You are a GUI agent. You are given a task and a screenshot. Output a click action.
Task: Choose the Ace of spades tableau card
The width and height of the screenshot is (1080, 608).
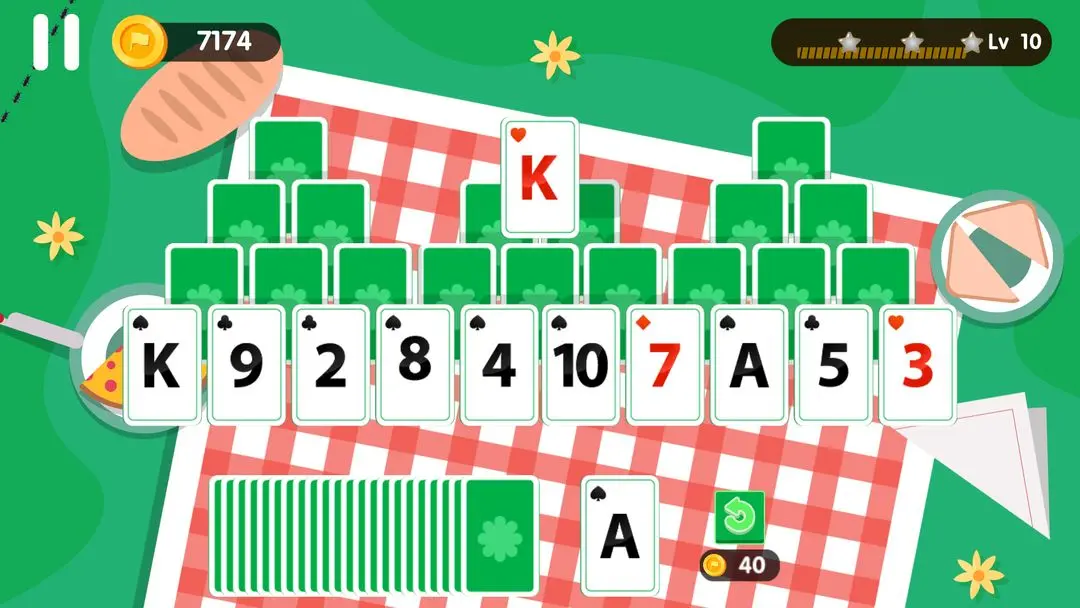click(750, 365)
